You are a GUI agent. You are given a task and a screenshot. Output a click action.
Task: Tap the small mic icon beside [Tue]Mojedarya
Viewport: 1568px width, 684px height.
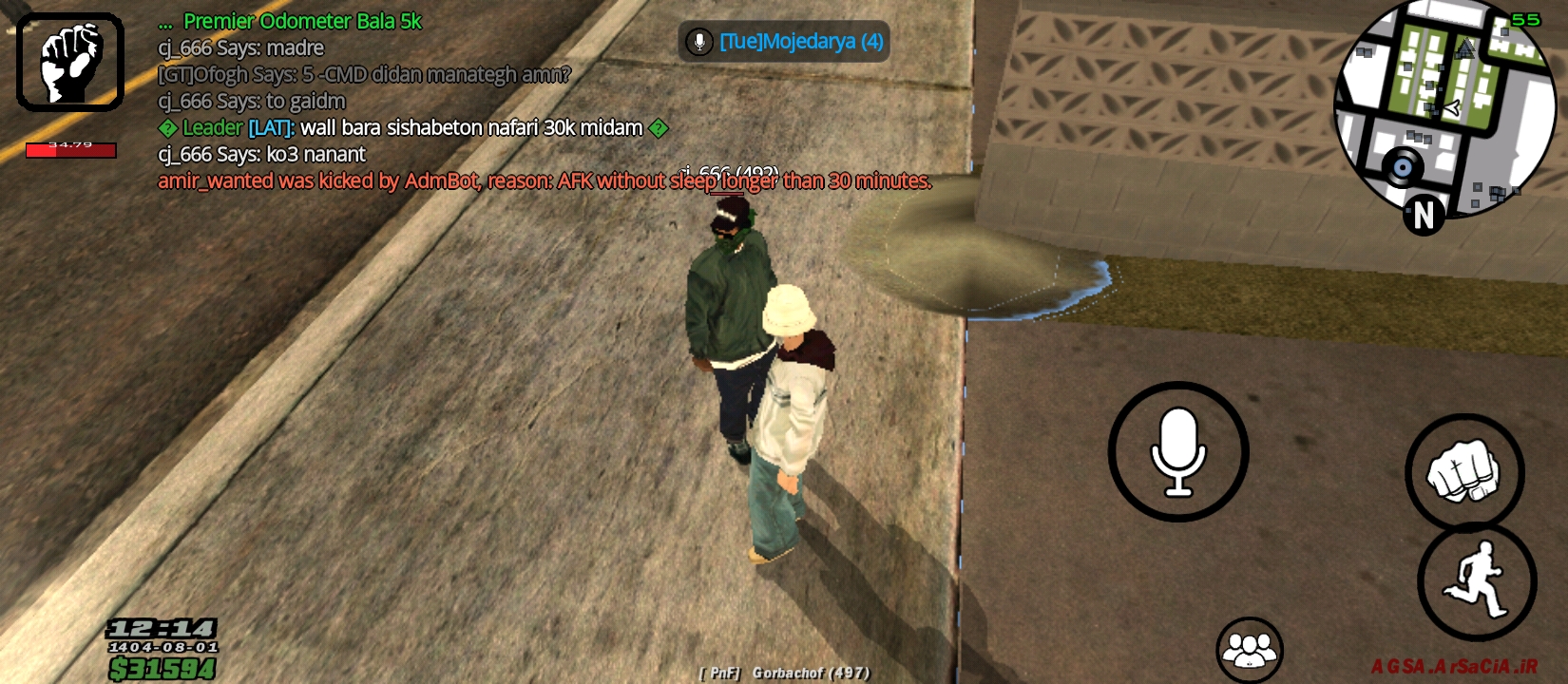(699, 43)
